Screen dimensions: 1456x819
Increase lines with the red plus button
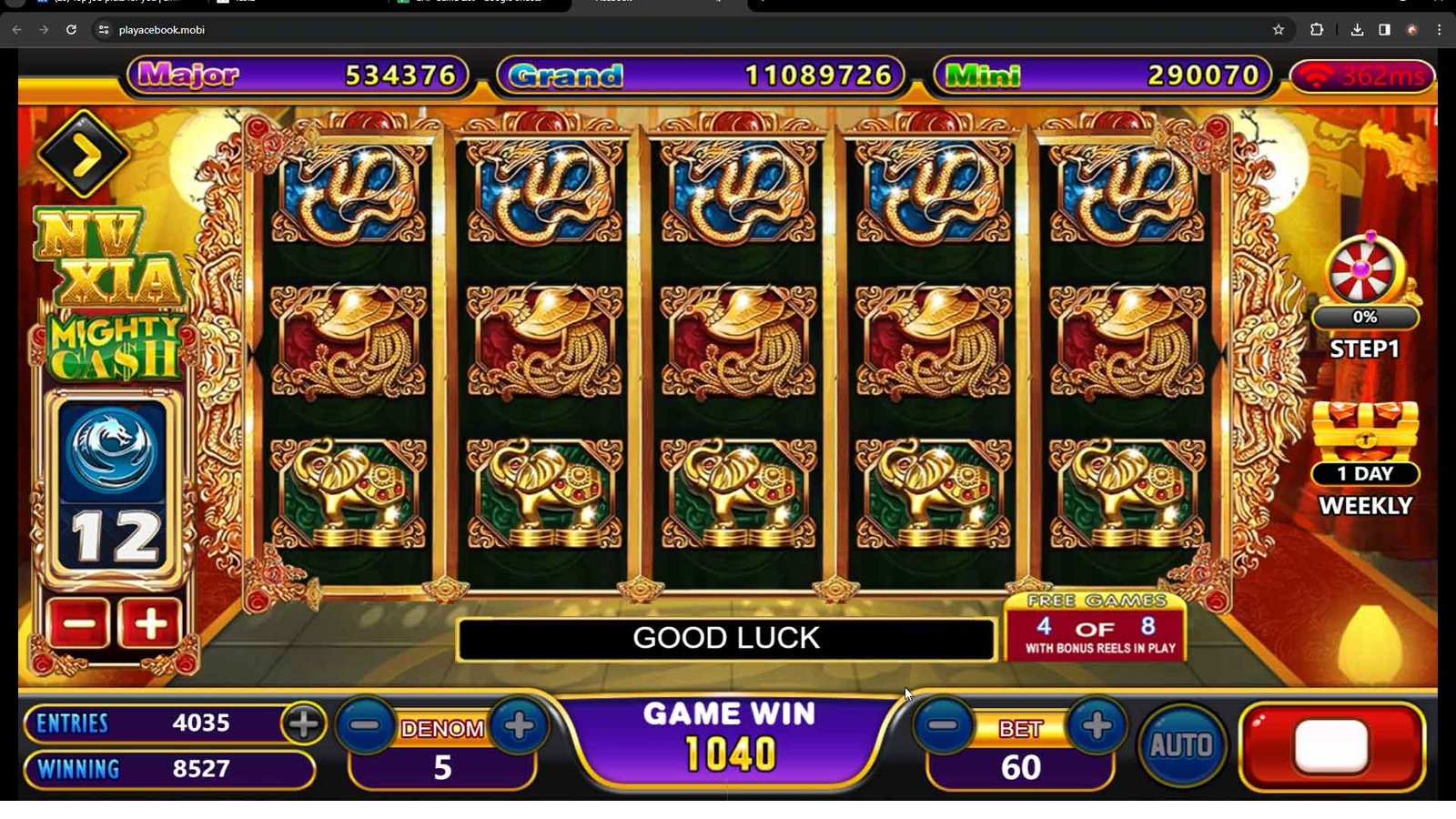tap(150, 624)
